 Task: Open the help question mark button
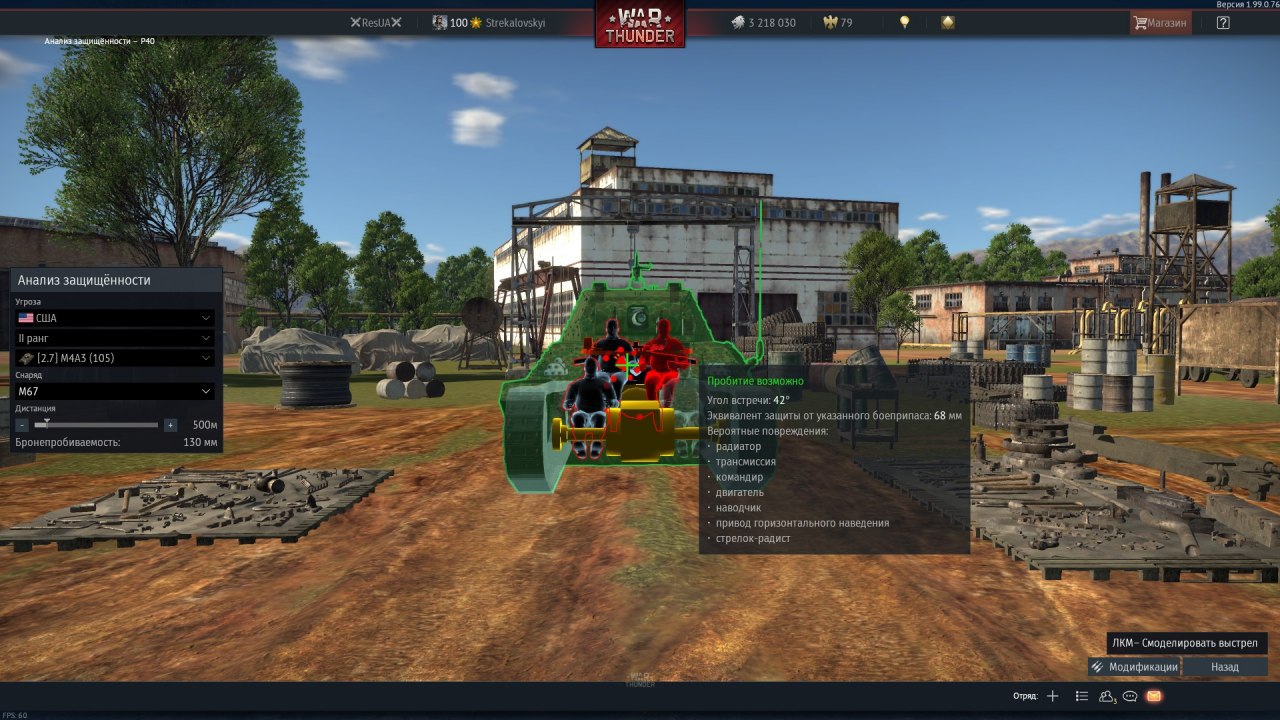point(1223,23)
